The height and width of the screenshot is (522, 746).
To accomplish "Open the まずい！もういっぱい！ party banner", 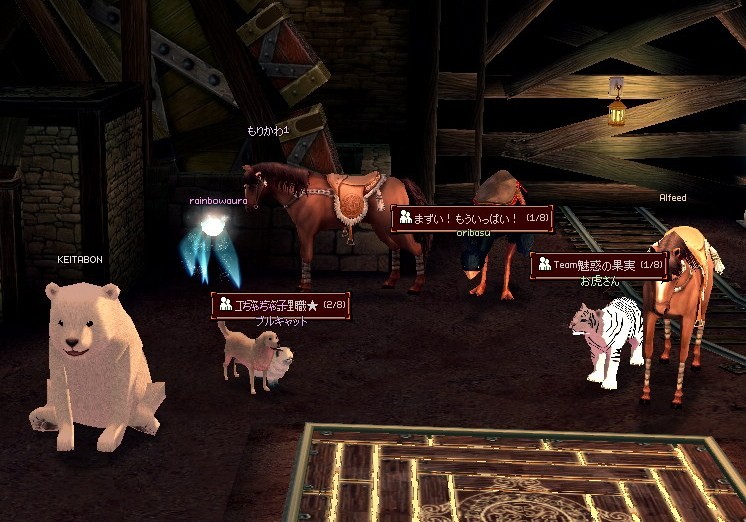I will 469,217.
